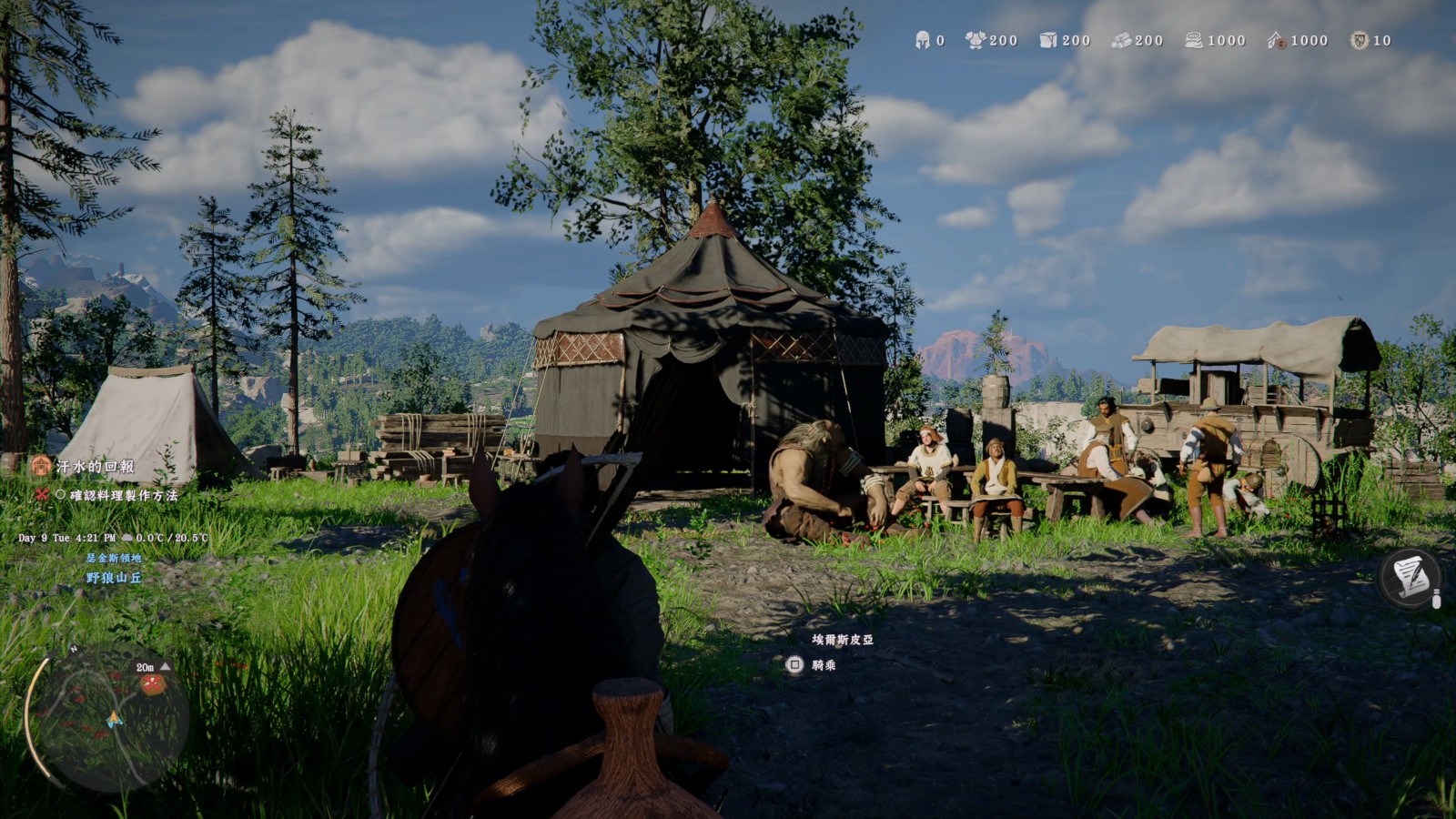This screenshot has height=819, width=1456.
Task: Select the 確認料理製作方法 quest objective
Action: click(124, 496)
